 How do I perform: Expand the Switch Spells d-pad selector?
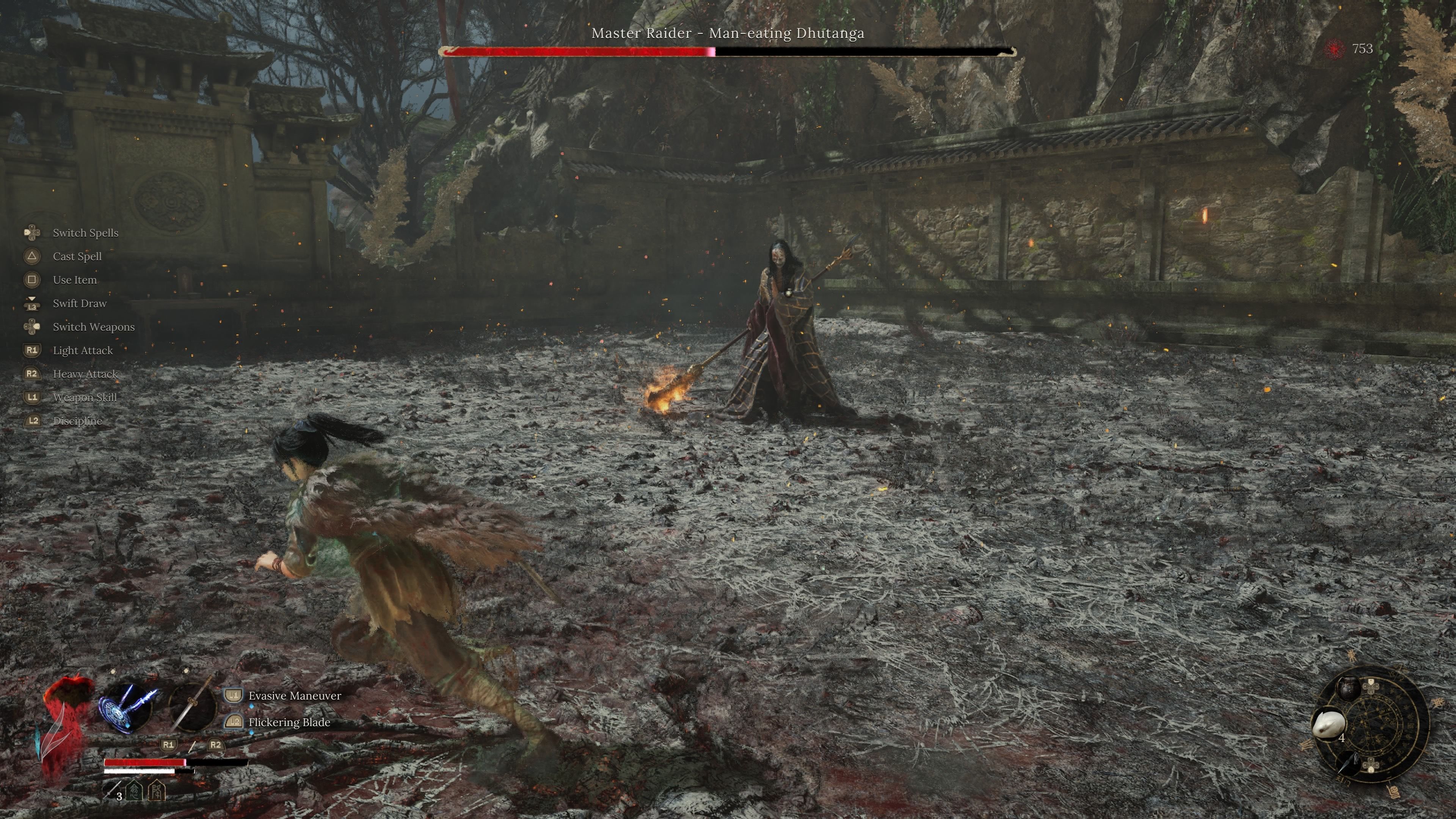click(32, 233)
